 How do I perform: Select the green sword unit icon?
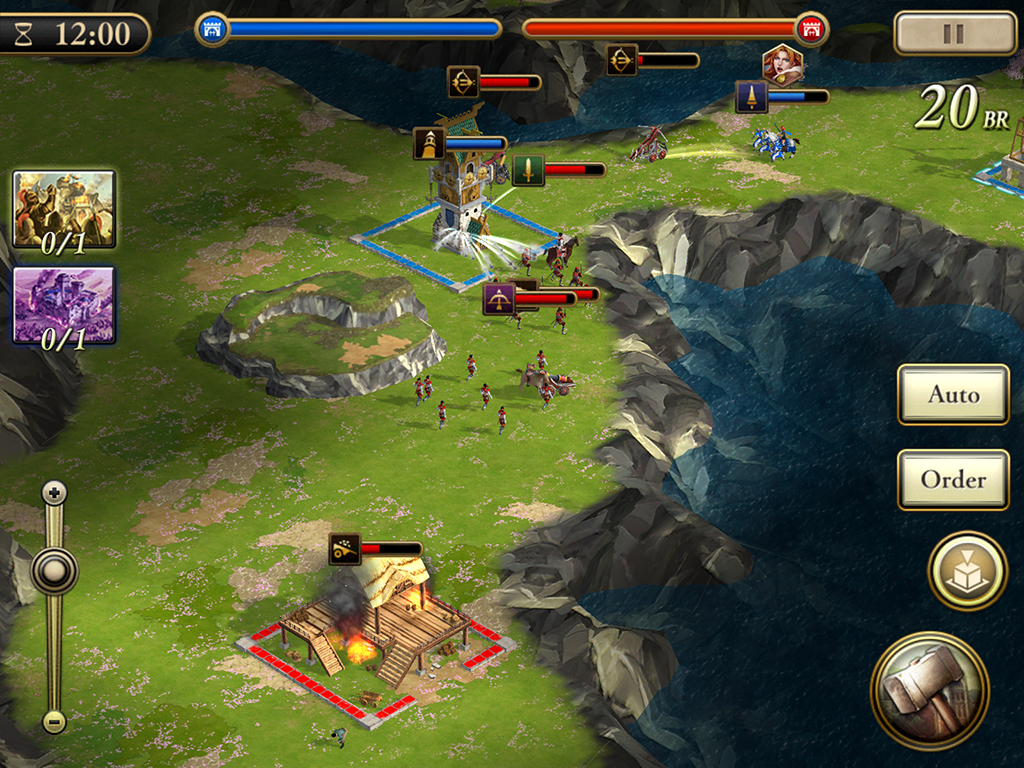coord(528,170)
